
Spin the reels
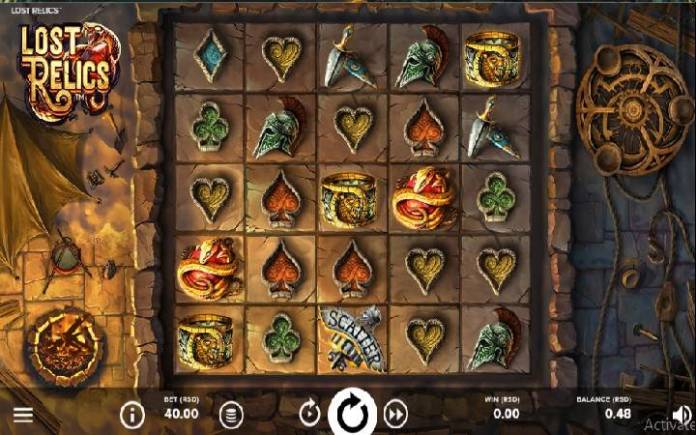[x=352, y=412]
